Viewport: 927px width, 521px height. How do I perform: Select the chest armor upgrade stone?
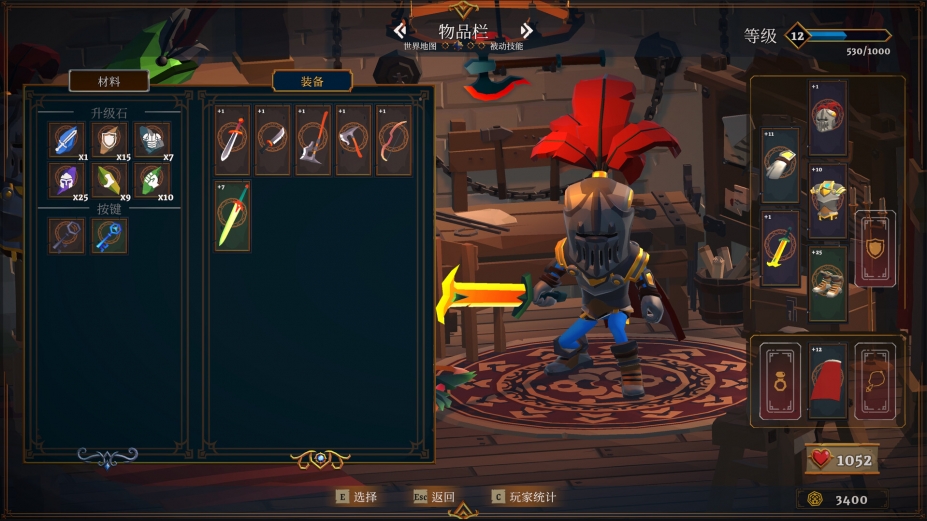tap(152, 140)
